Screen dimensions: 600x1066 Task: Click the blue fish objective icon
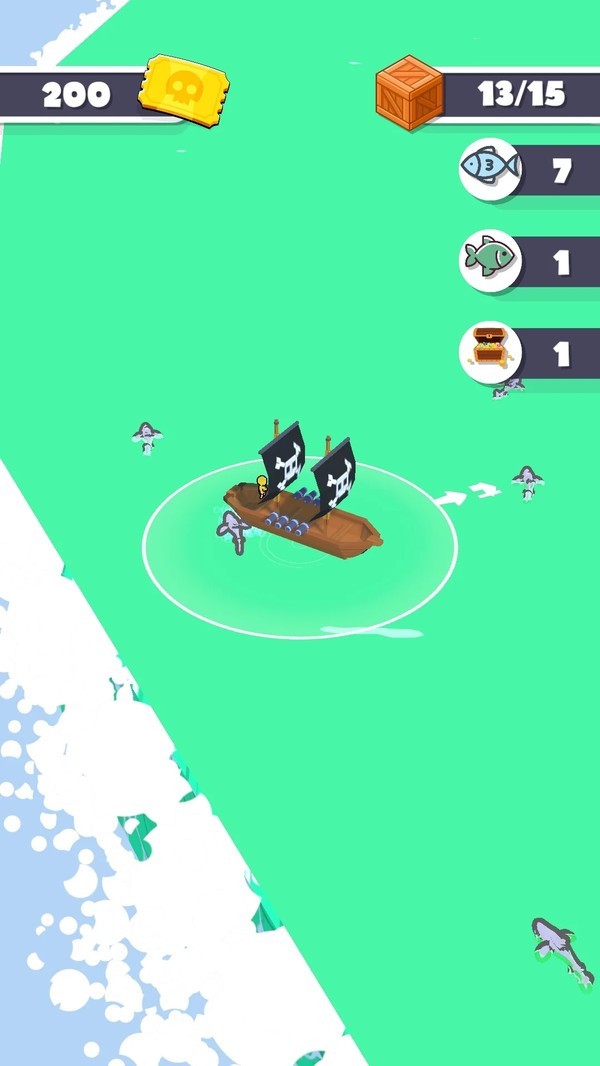490,169
